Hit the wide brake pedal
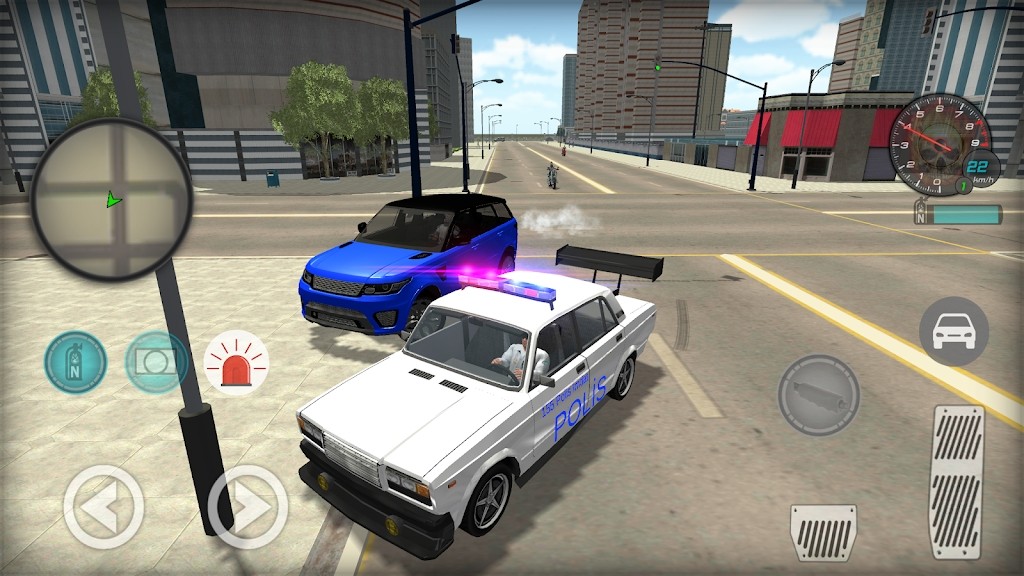Viewport: 1024px width, 576px height. click(823, 533)
